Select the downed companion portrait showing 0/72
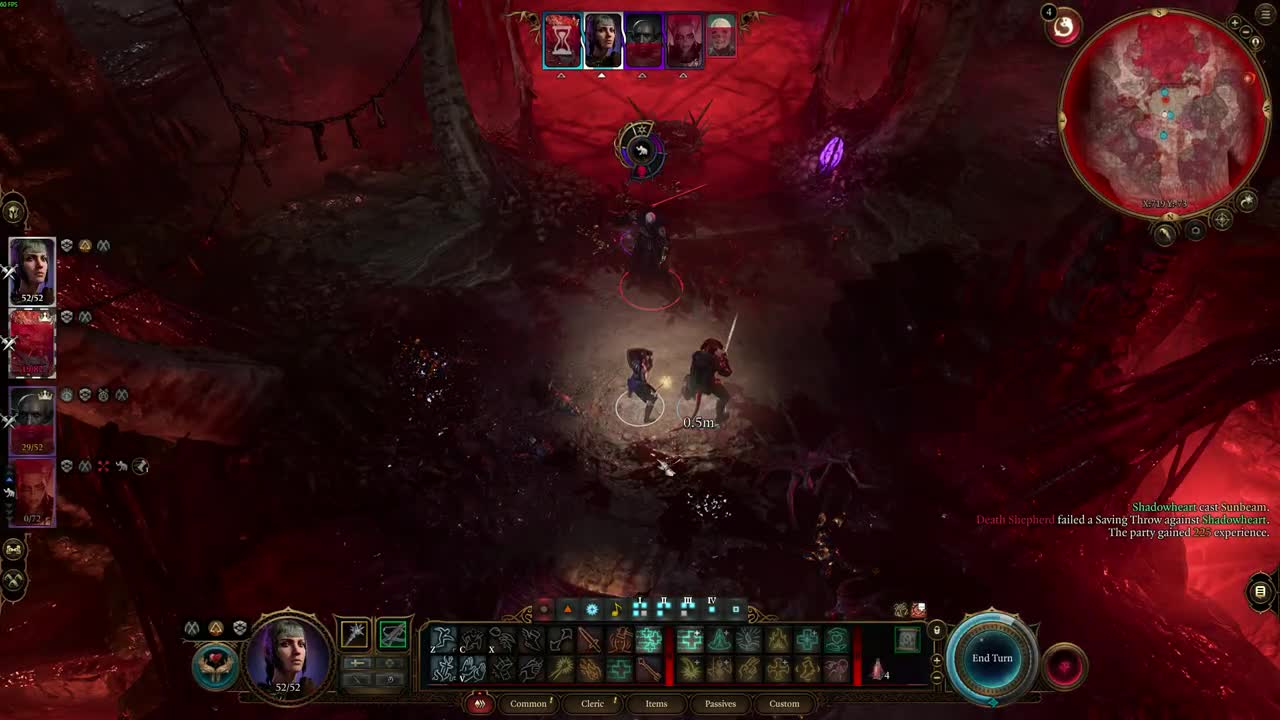 point(32,493)
